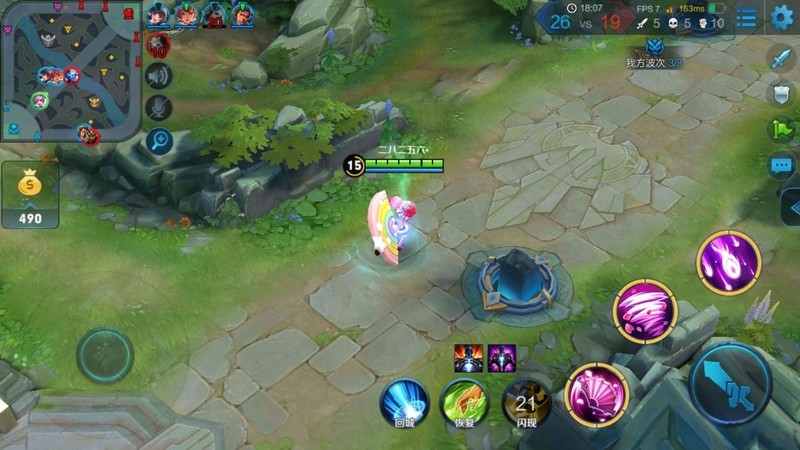Open the scoreboard list panel

pos(746,18)
